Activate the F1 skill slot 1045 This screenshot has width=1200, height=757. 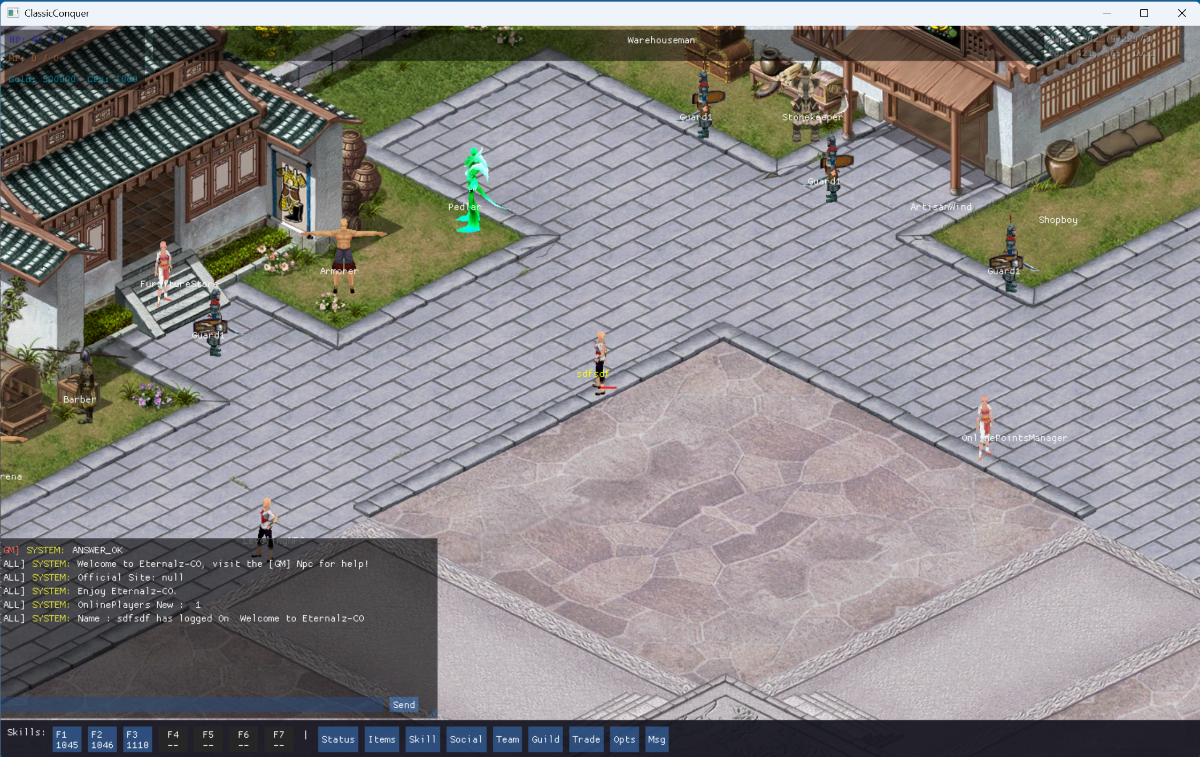coord(67,740)
